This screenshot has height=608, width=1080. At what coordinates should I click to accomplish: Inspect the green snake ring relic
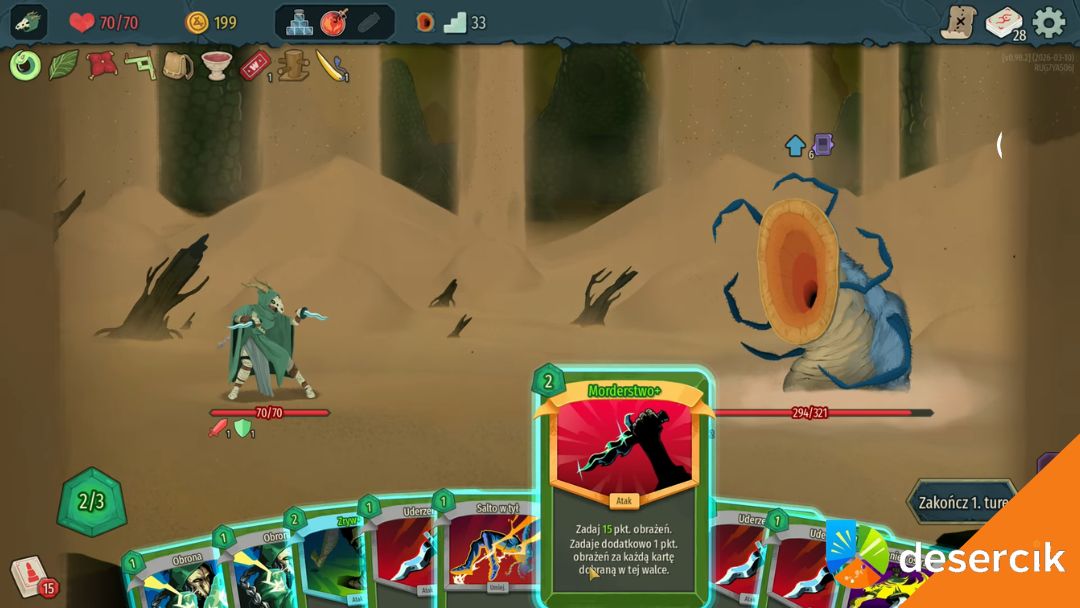pos(26,66)
